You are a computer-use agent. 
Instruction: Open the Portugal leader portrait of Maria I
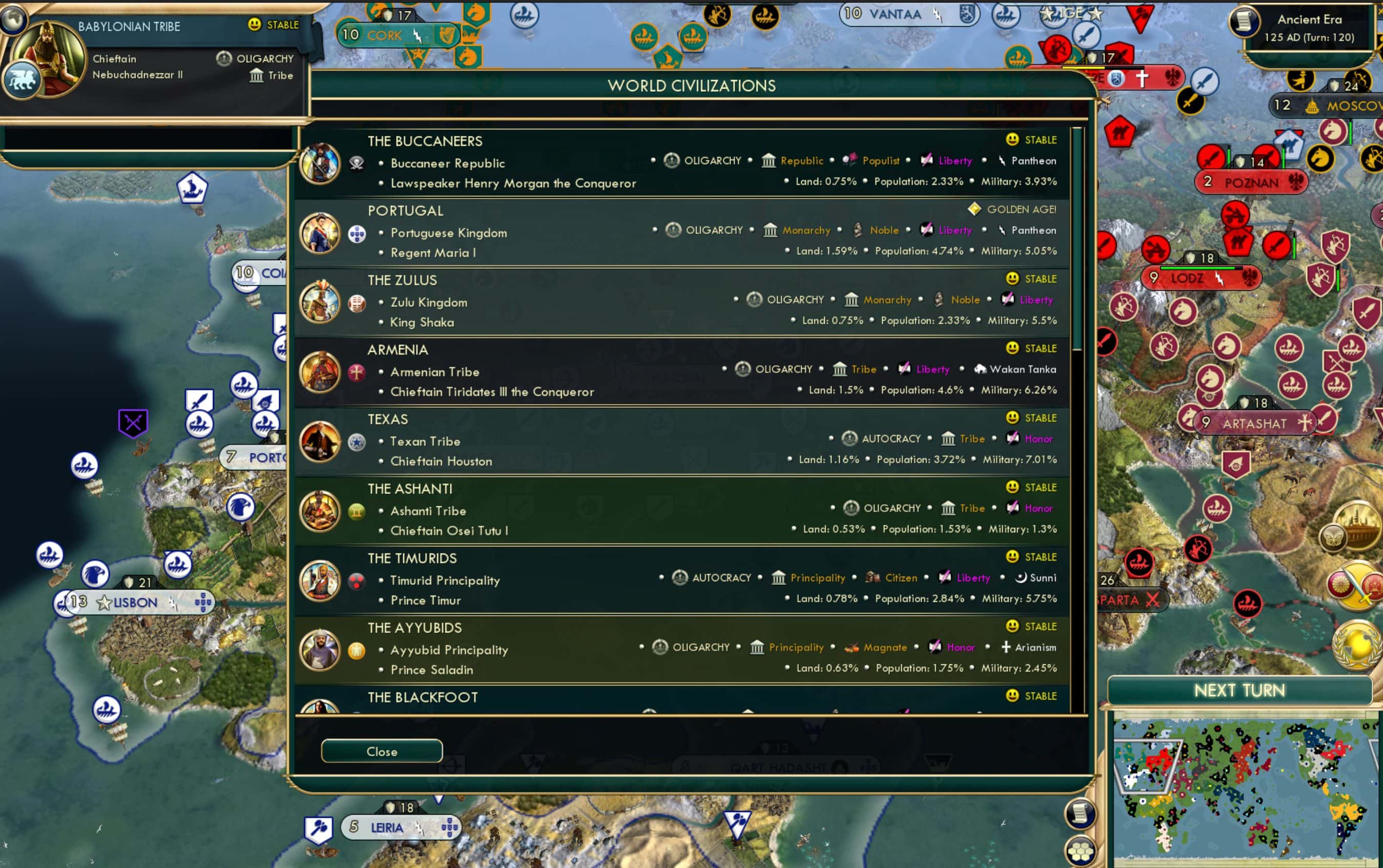(320, 232)
